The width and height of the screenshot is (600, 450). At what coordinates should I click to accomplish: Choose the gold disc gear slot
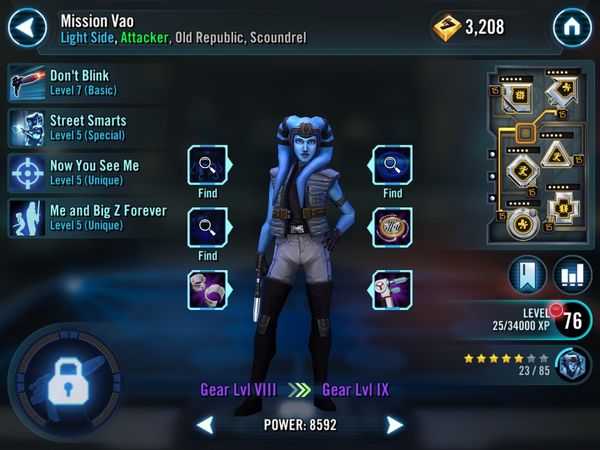click(x=390, y=226)
